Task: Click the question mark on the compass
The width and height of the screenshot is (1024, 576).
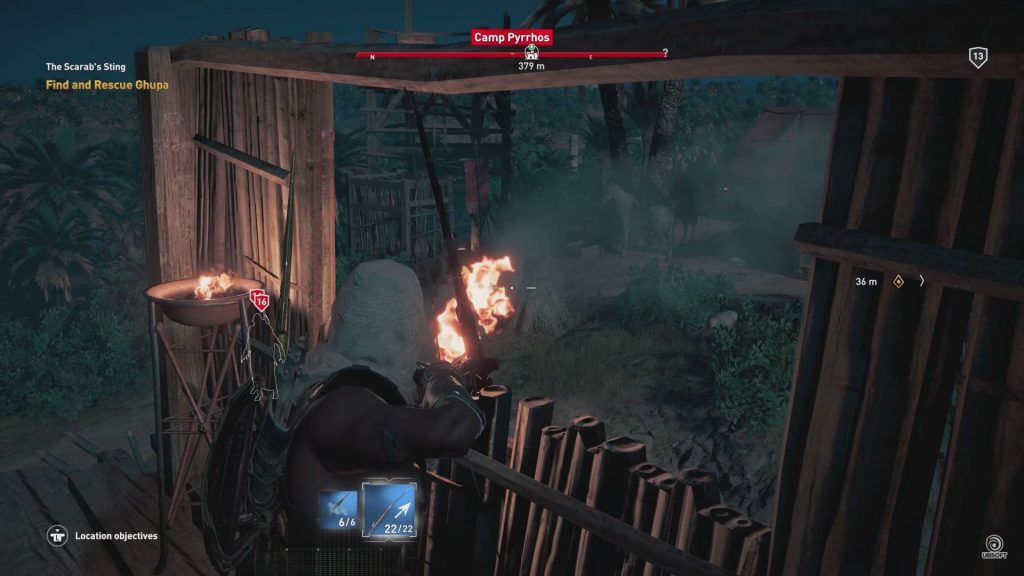Action: 666,53
